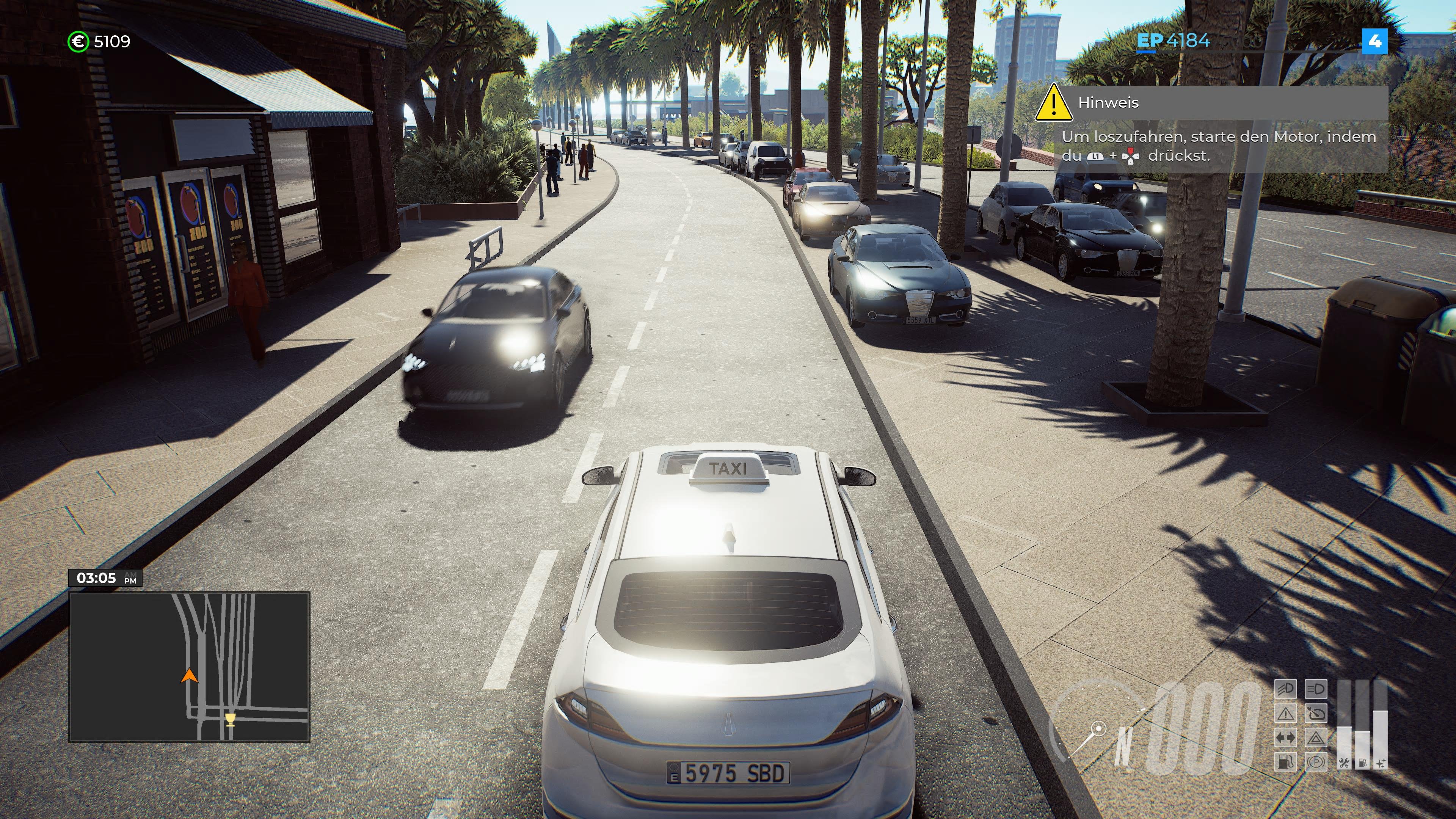Click the controller button icon after the plus sign
Viewport: 1456px width, 819px height.
pos(1130,157)
